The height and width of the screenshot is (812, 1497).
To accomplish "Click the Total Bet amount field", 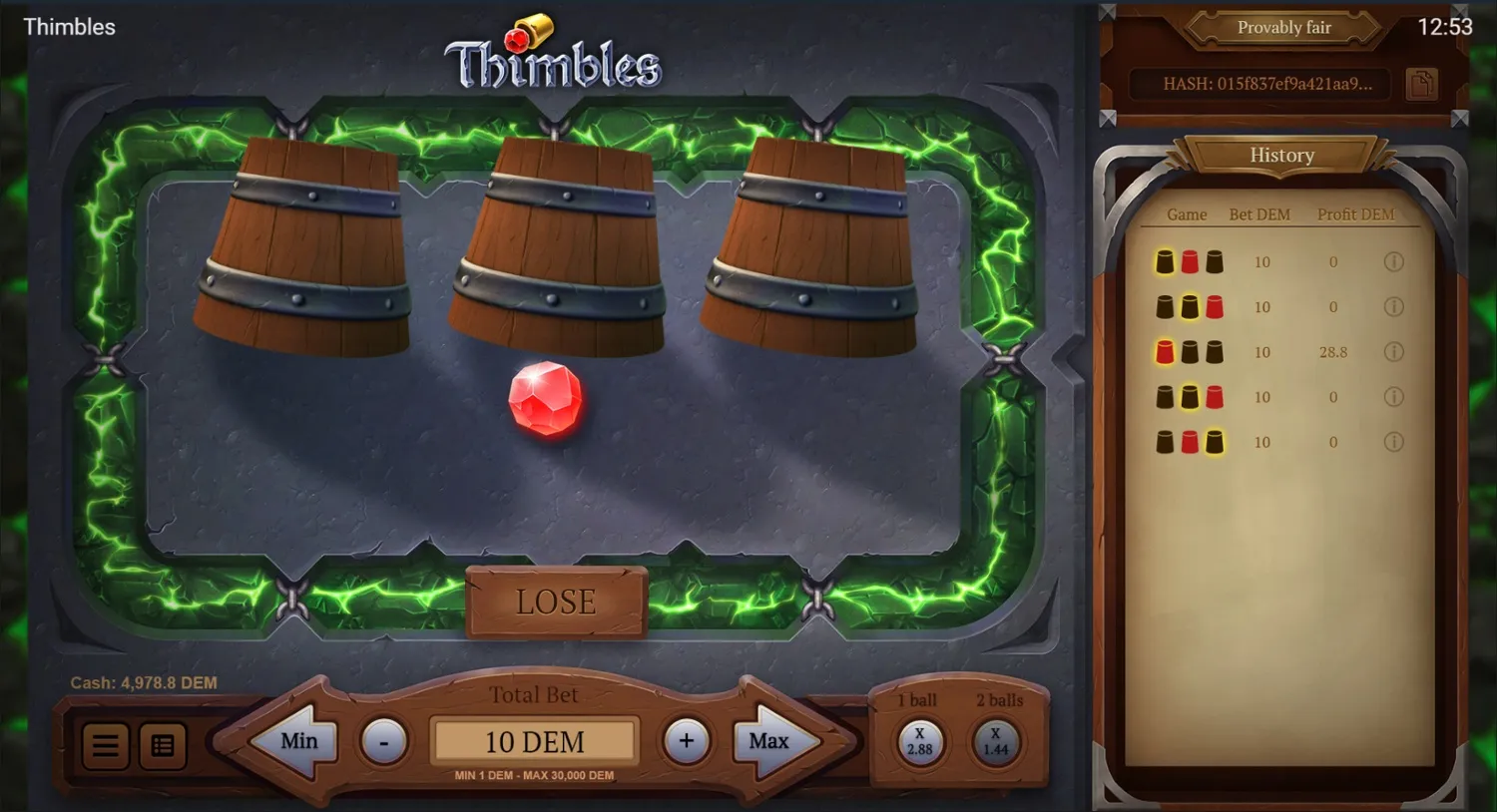I will [x=535, y=741].
